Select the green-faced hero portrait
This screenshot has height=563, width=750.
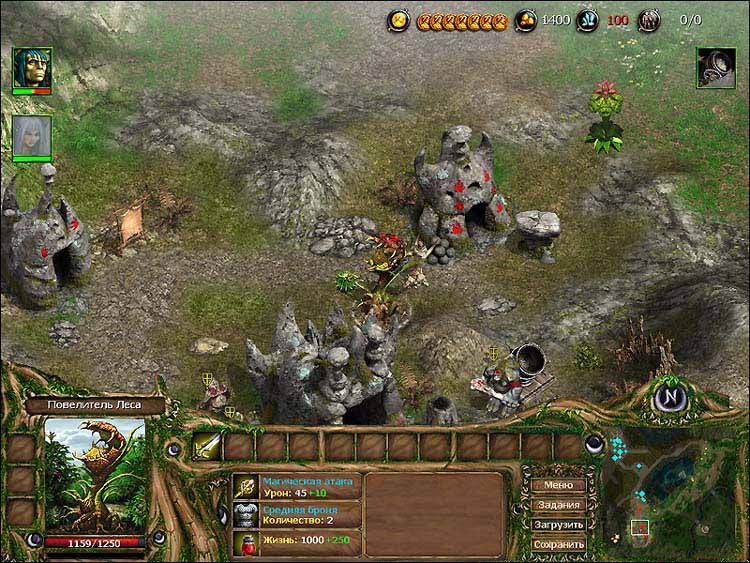point(32,69)
